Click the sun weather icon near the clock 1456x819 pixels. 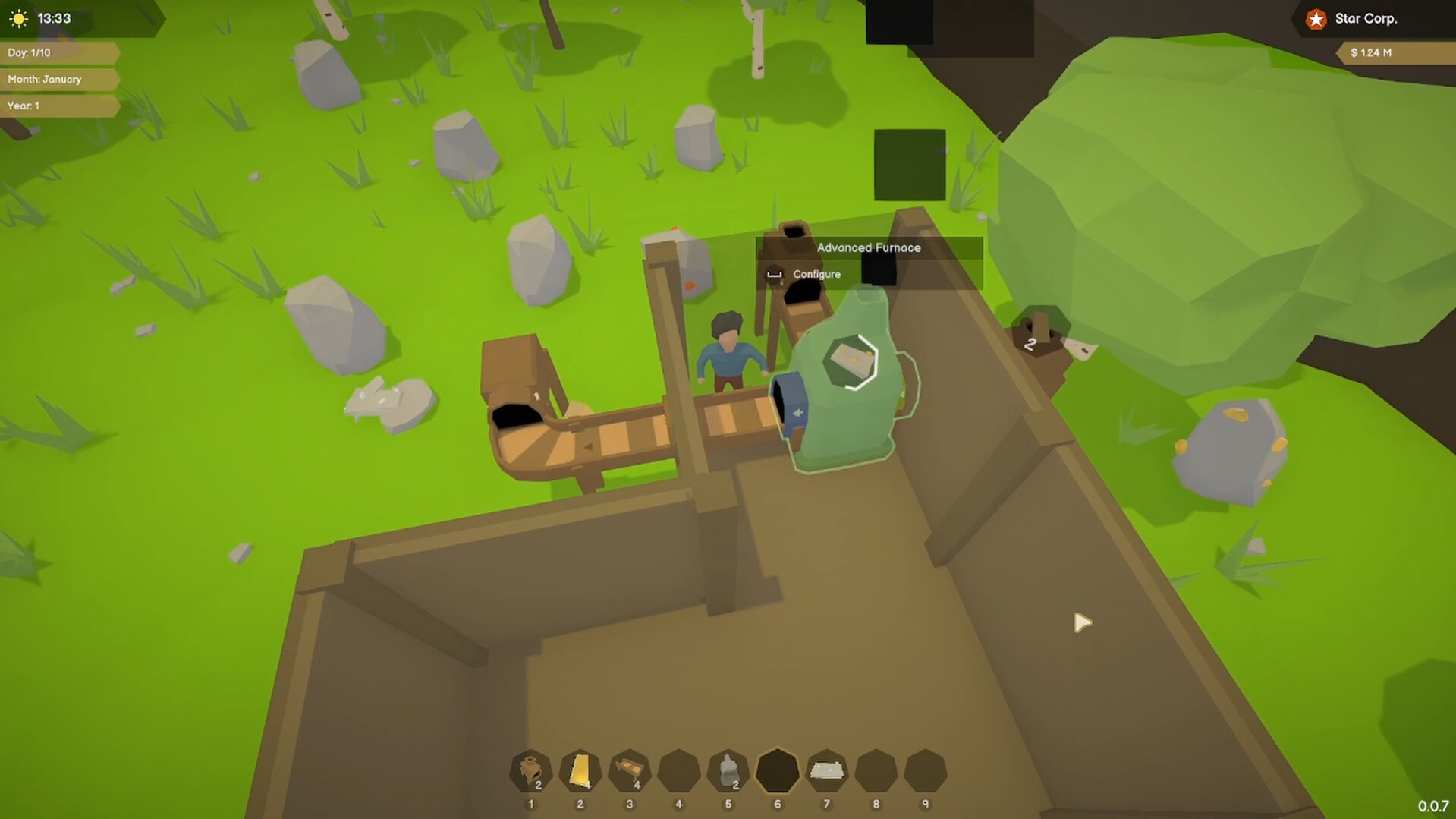[x=17, y=17]
